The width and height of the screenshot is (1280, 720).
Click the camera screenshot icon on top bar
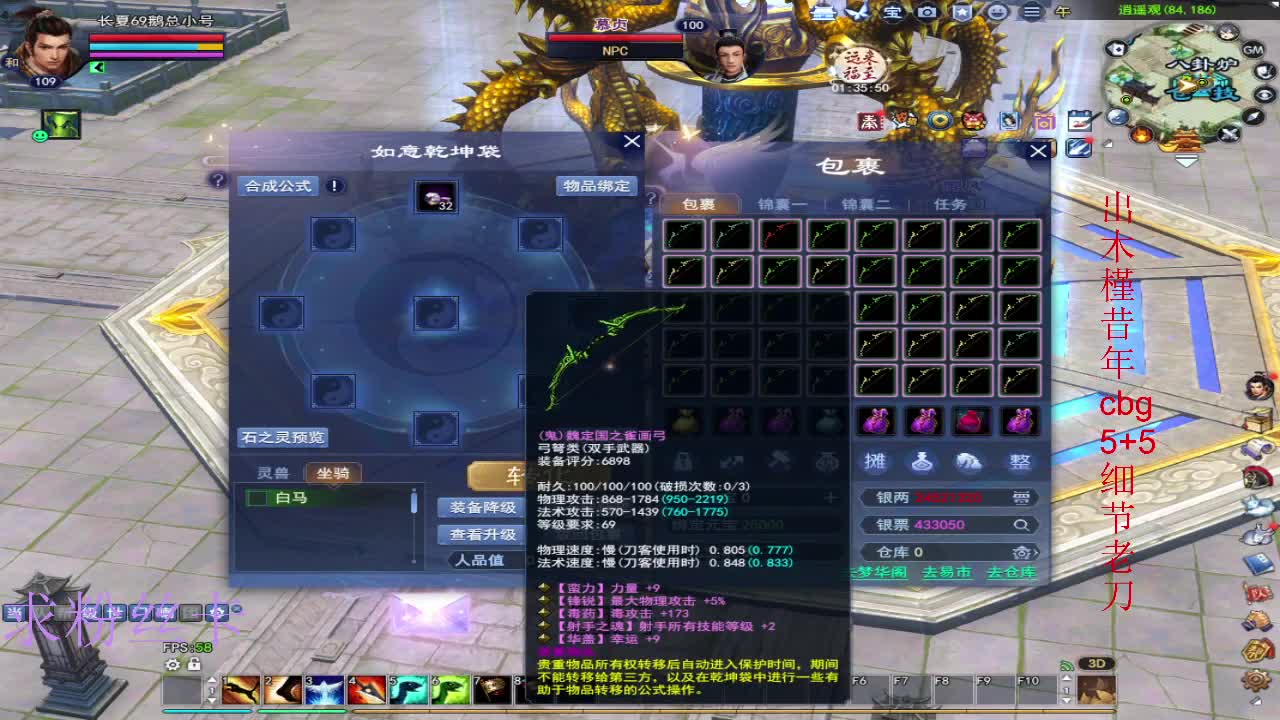tap(927, 11)
